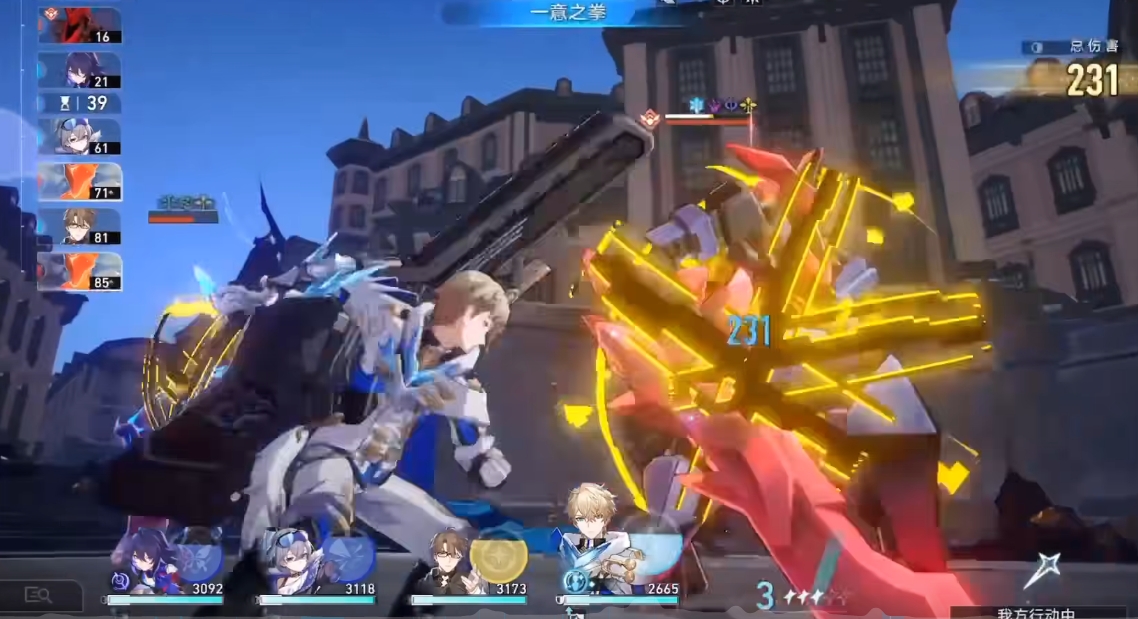This screenshot has width=1138, height=619.
Task: Inspect Seele's turn order card at 21
Action: [79, 71]
